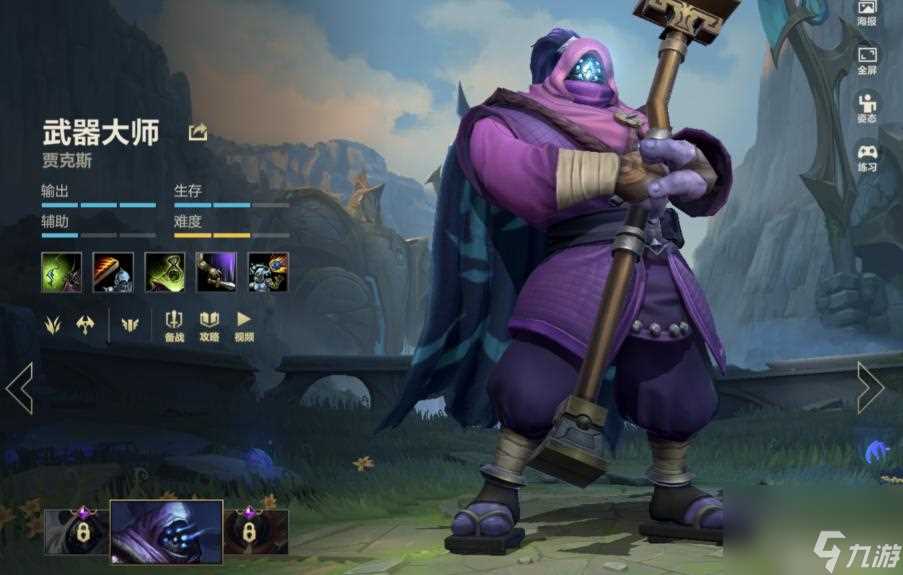The height and width of the screenshot is (575, 903).
Task: Switch to 全屏 fullscreen view
Action: click(866, 59)
